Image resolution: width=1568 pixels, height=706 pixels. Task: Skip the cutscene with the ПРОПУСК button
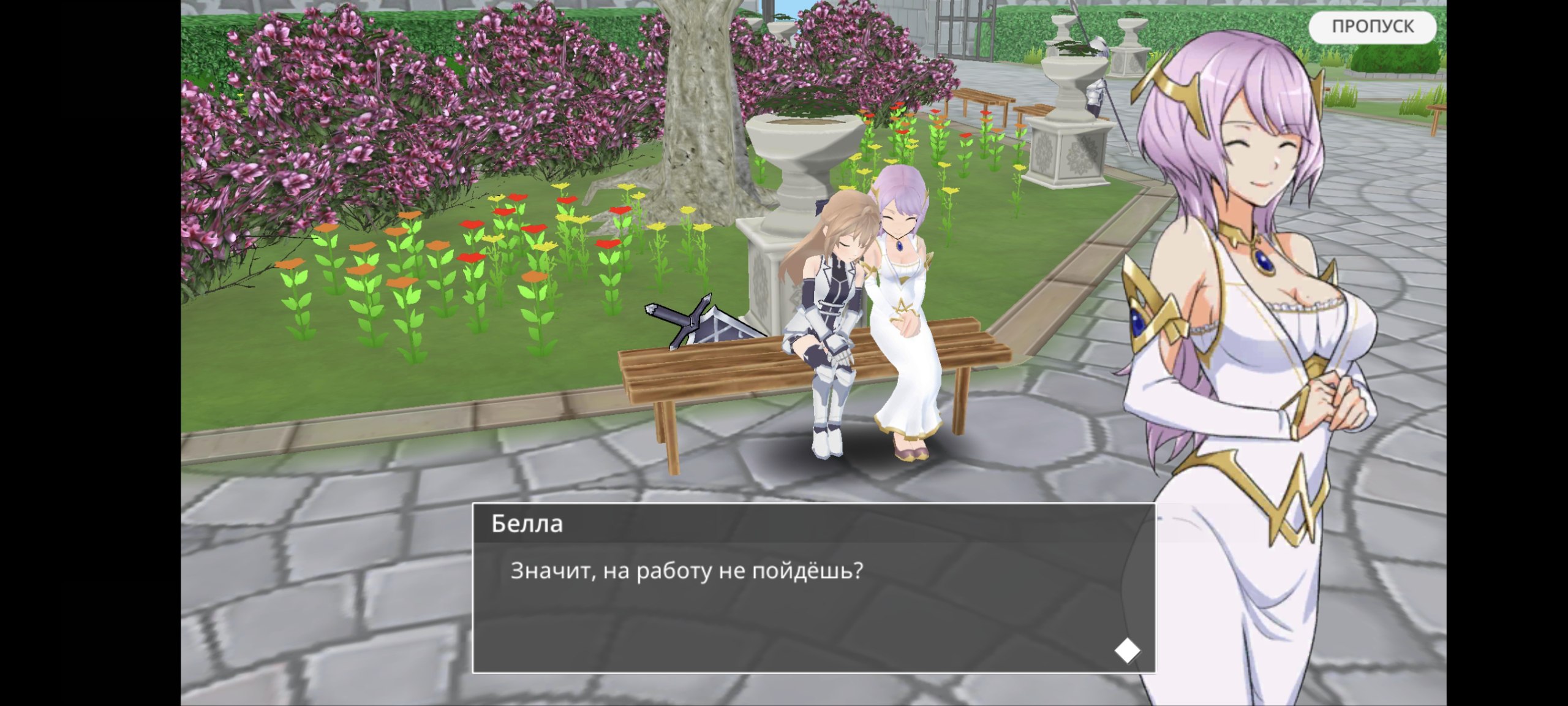tap(1372, 27)
